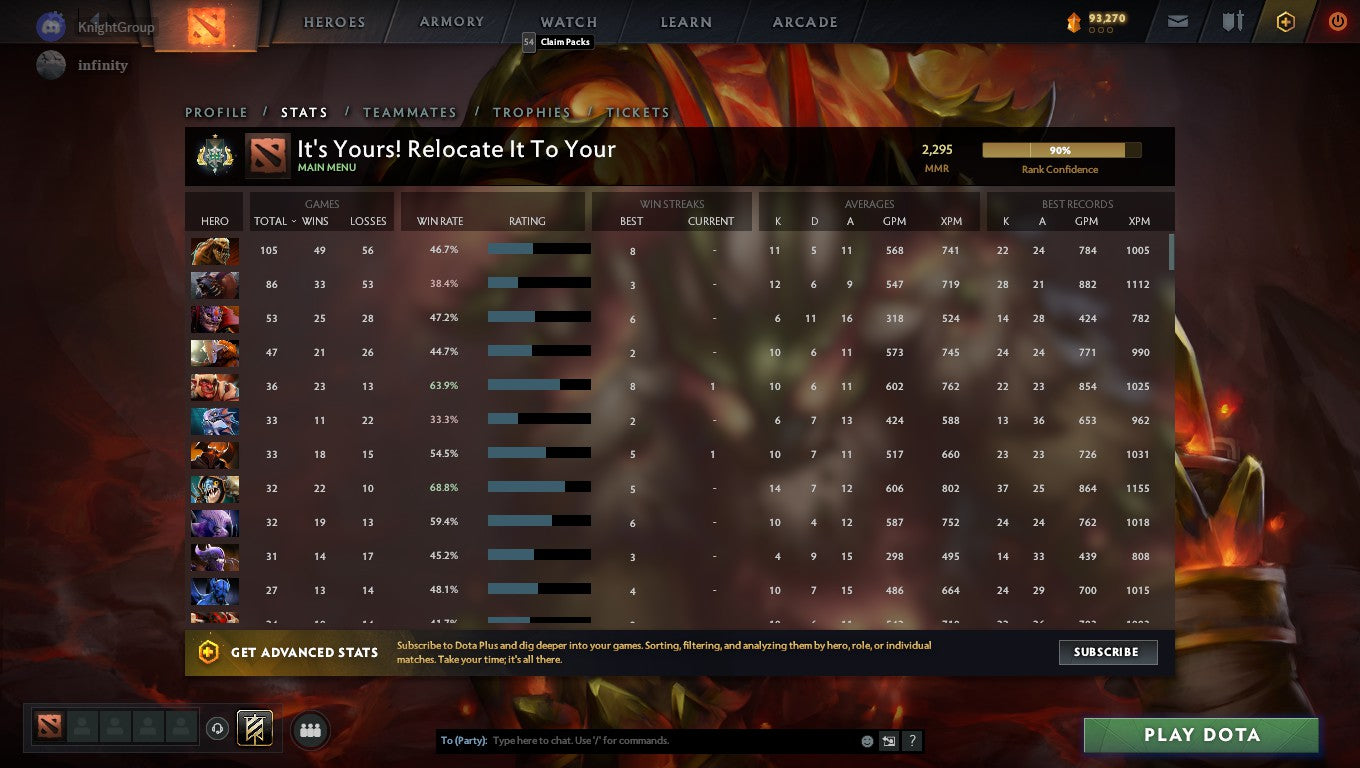
Task: Switch chat channel using the arrow icon
Action: pos(888,740)
